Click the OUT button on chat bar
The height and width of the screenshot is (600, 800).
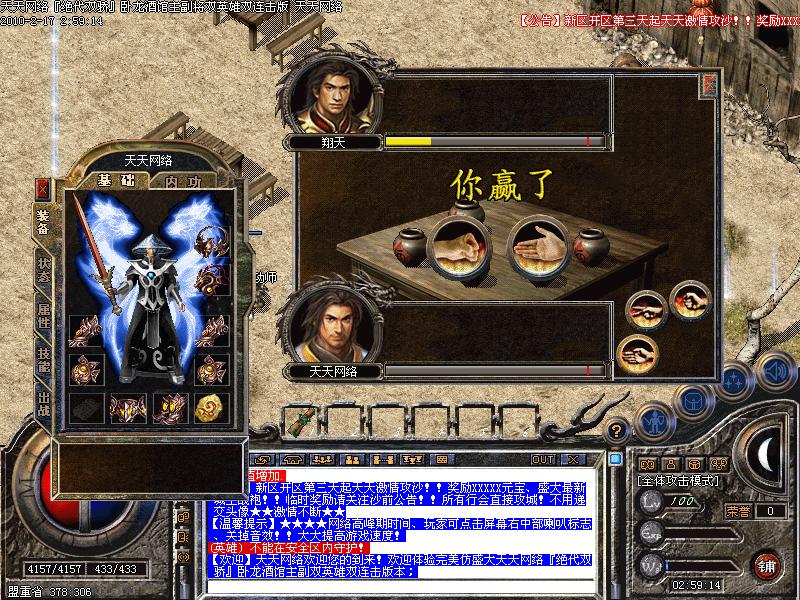click(542, 459)
